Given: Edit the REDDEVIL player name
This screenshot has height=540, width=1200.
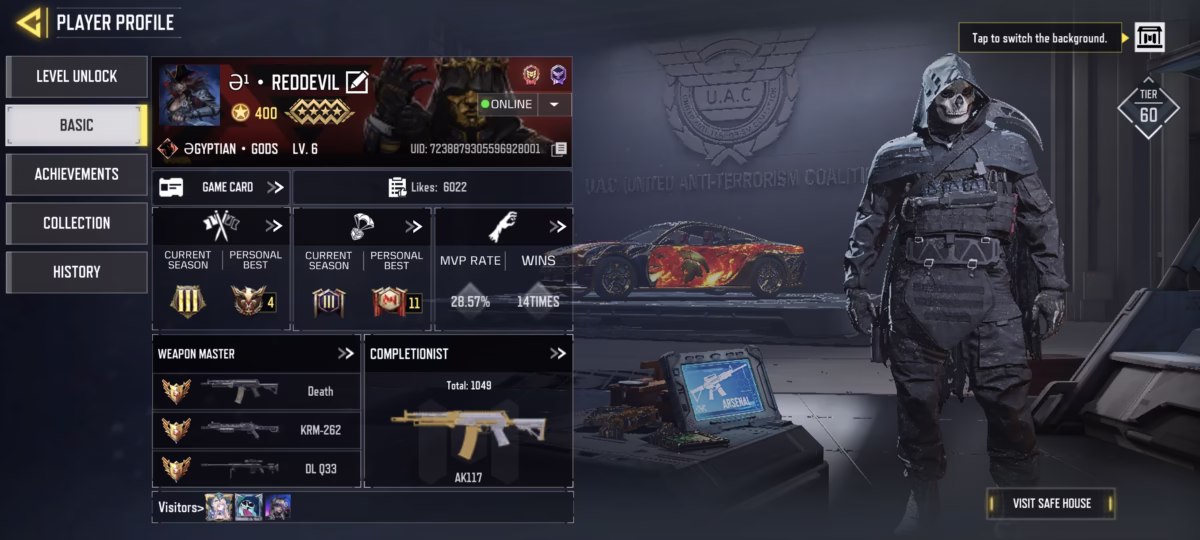Looking at the screenshot, I should 357,82.
